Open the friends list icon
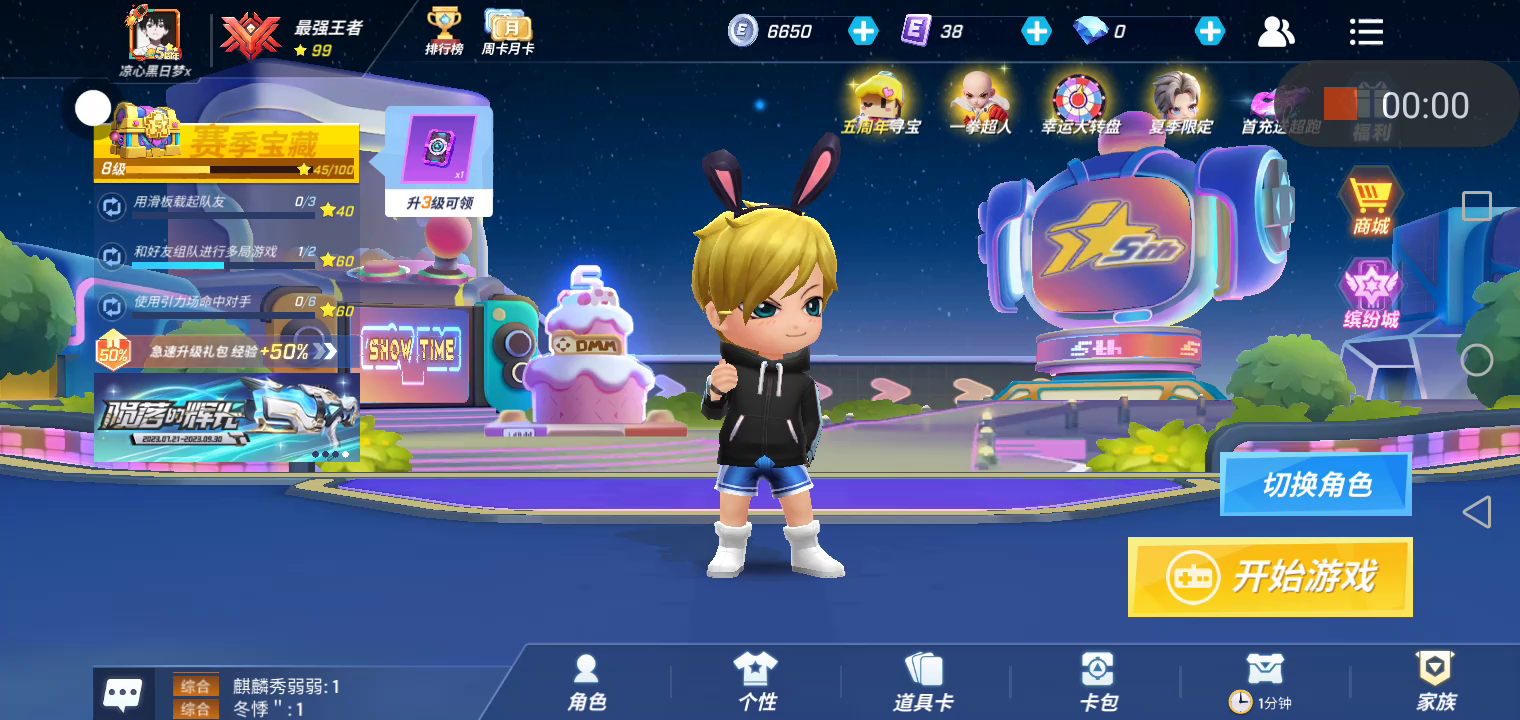The height and width of the screenshot is (720, 1520). pos(1276,32)
